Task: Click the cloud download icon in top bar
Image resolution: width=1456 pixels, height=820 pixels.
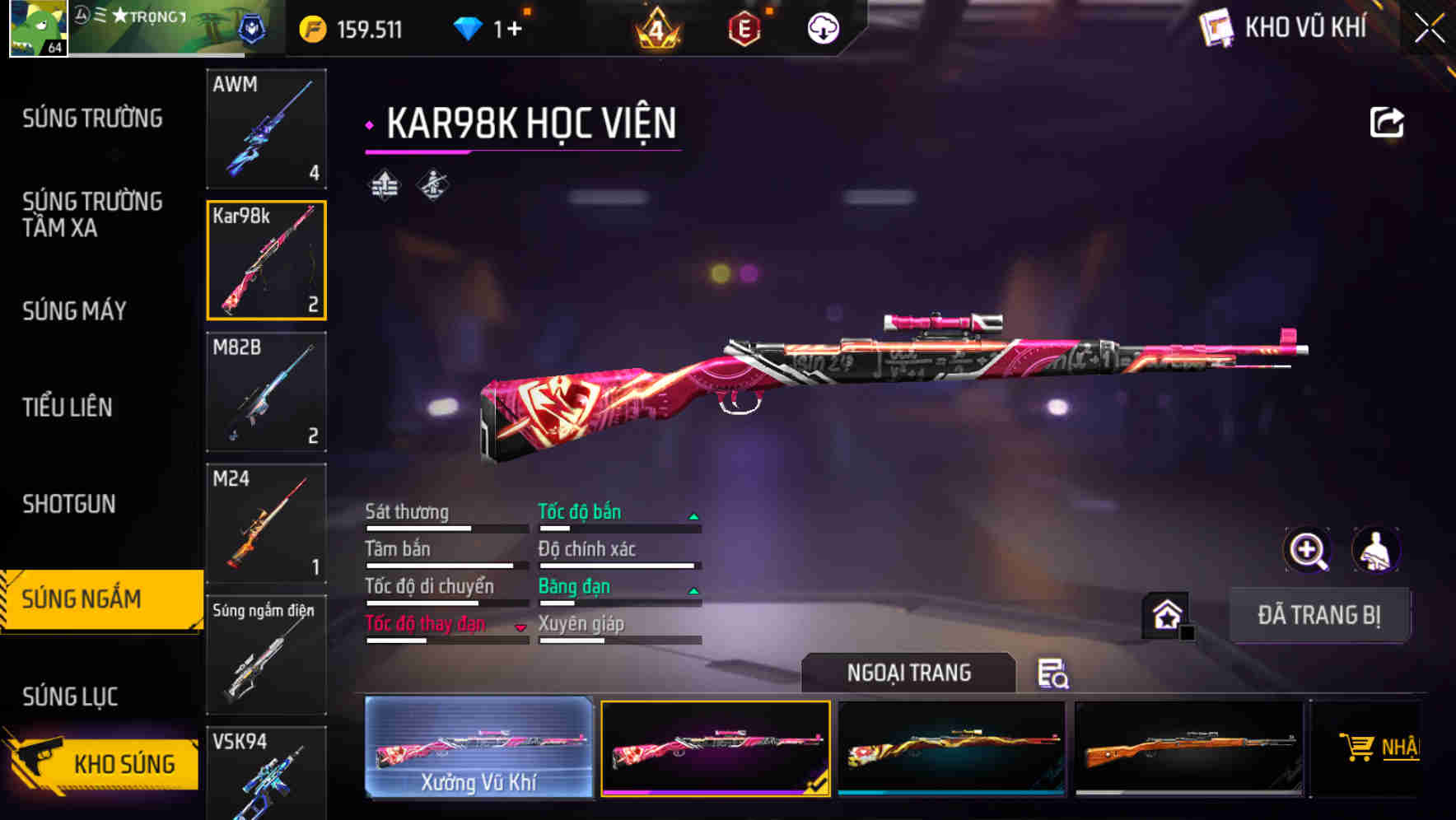Action: click(822, 27)
